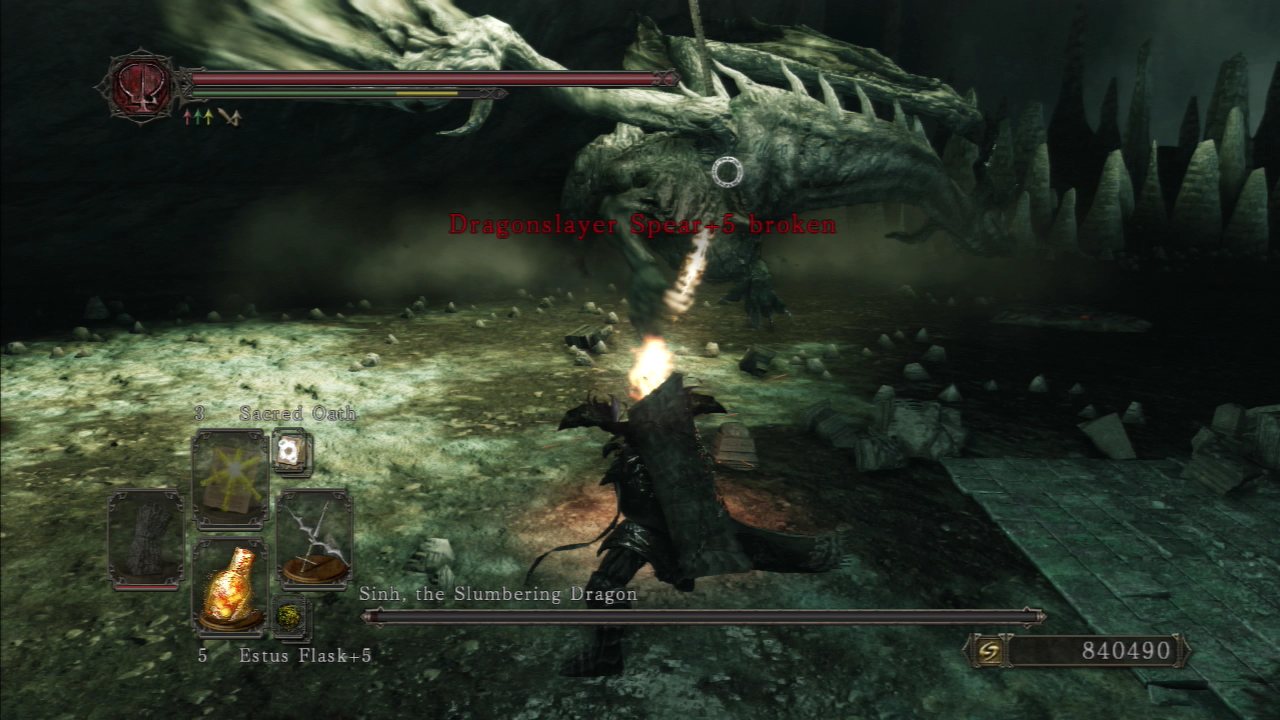Select the Sacred Oath spell slot

230,480
